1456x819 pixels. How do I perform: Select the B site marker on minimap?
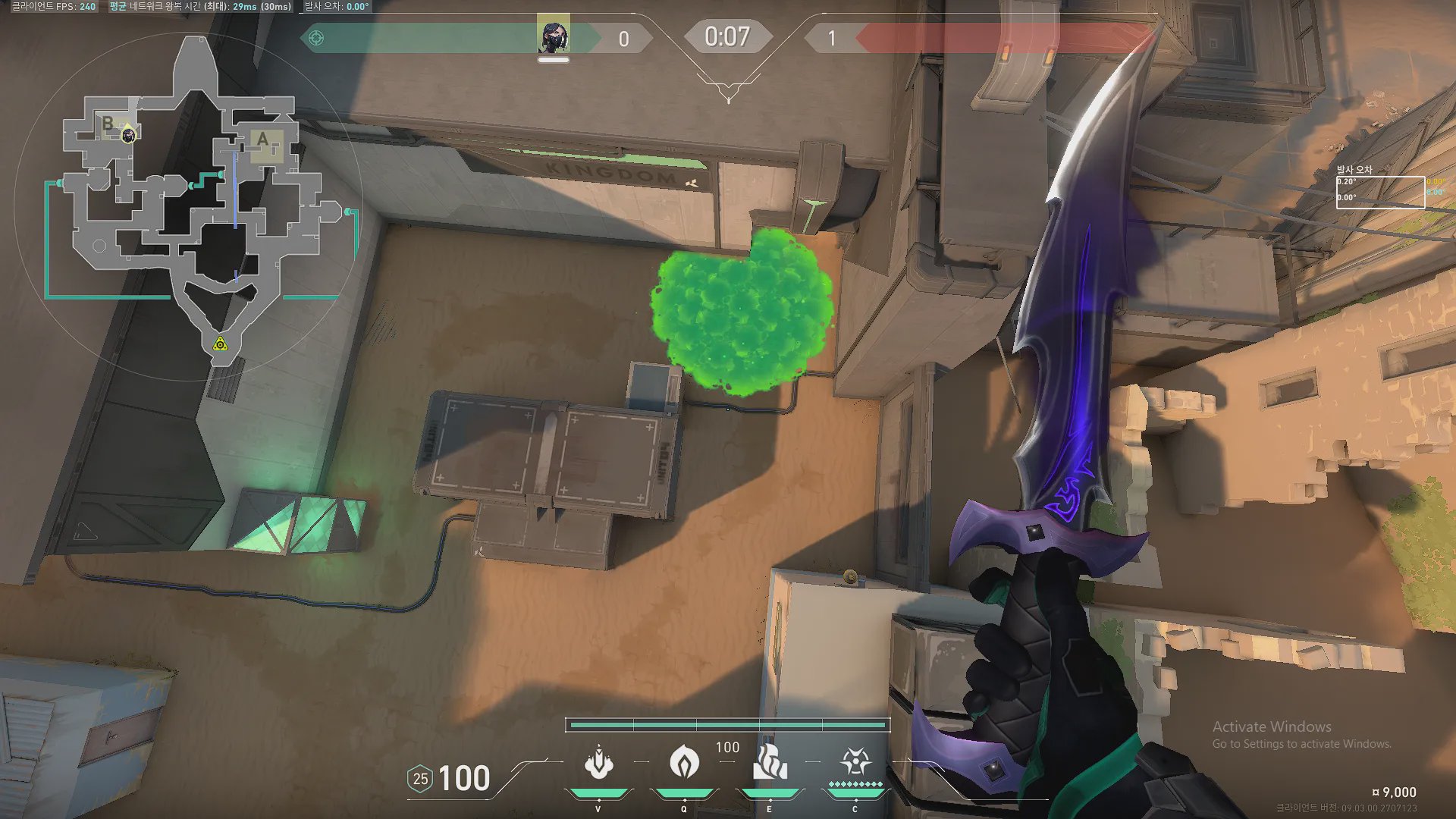[x=108, y=123]
